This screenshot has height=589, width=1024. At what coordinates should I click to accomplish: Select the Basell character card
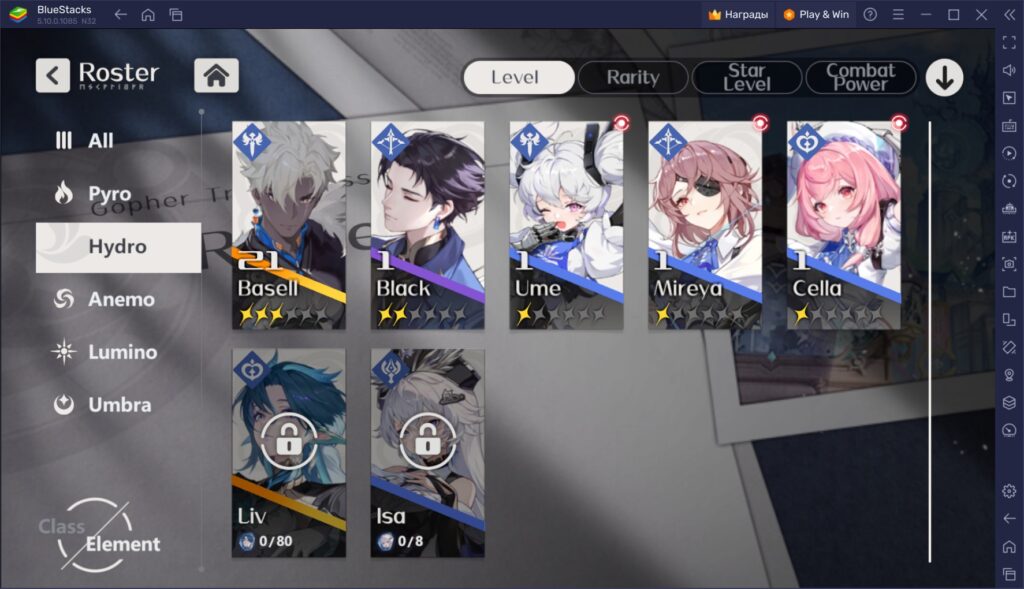[289, 225]
